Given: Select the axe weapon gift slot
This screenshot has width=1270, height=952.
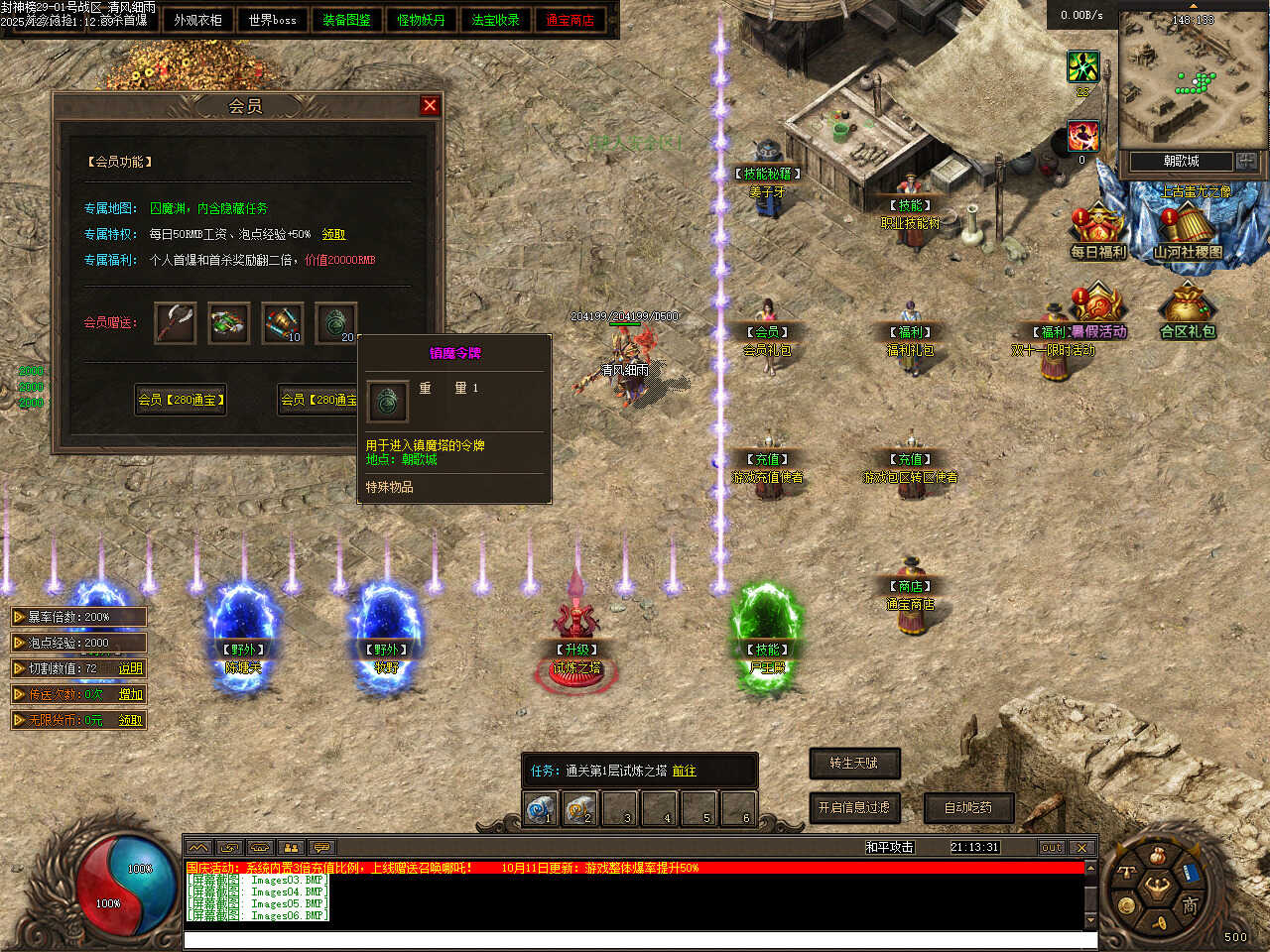Looking at the screenshot, I should pos(176,323).
